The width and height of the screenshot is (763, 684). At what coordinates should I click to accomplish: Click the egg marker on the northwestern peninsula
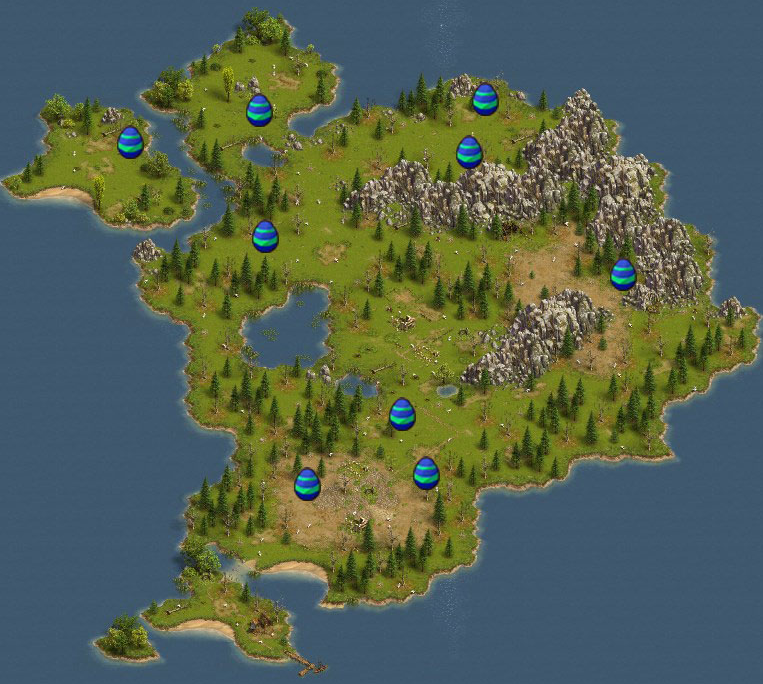[259, 110]
